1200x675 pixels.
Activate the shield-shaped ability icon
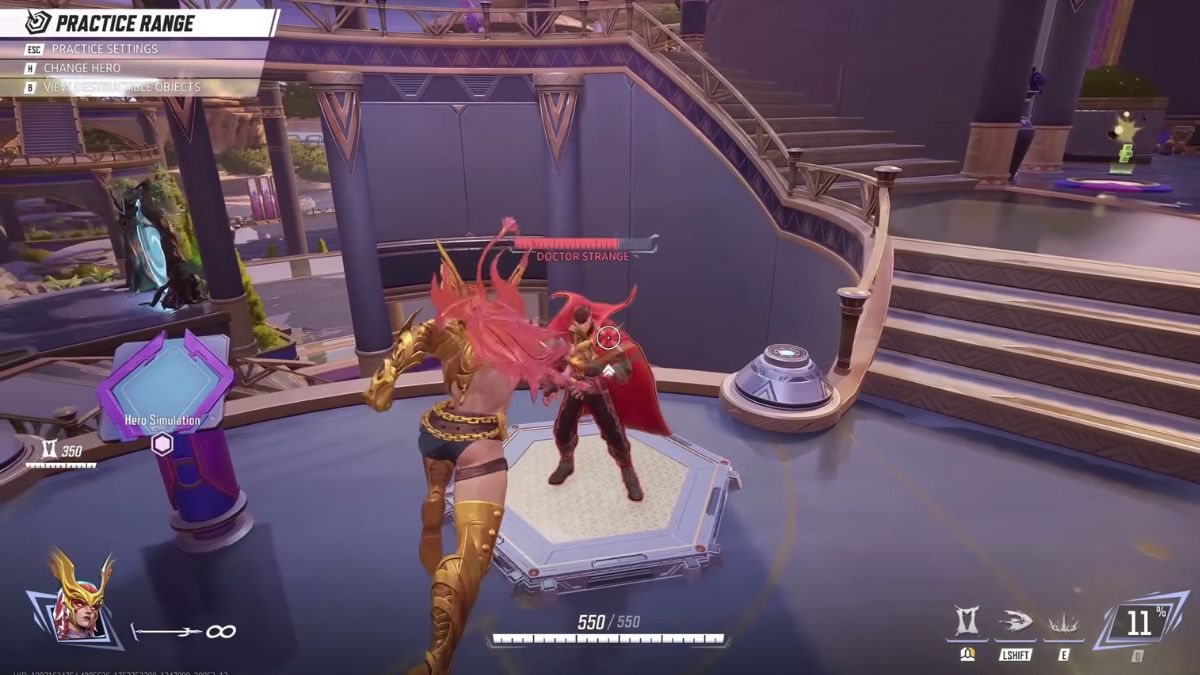pos(967,623)
